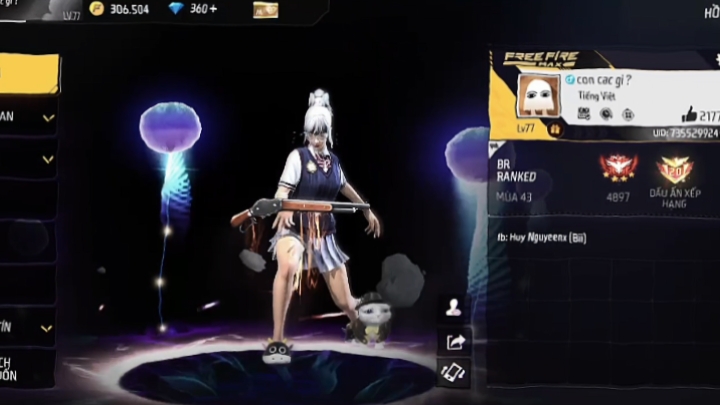
Task: Select the highlighted yellow side tab
Action: tap(30, 74)
